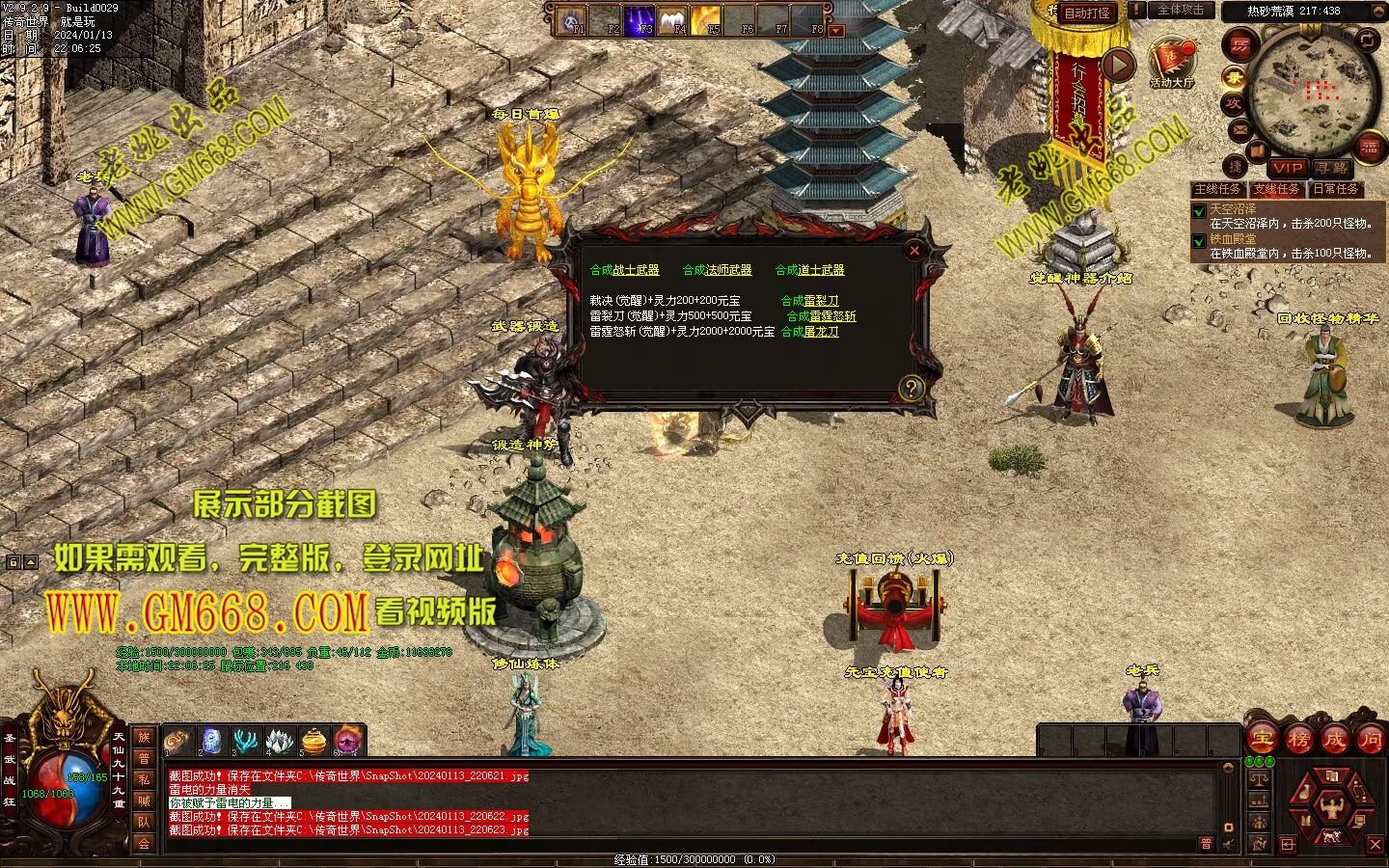Click the 全体攻击 attack mode button
This screenshot has width=1389, height=868.
pyautogui.click(x=1180, y=11)
